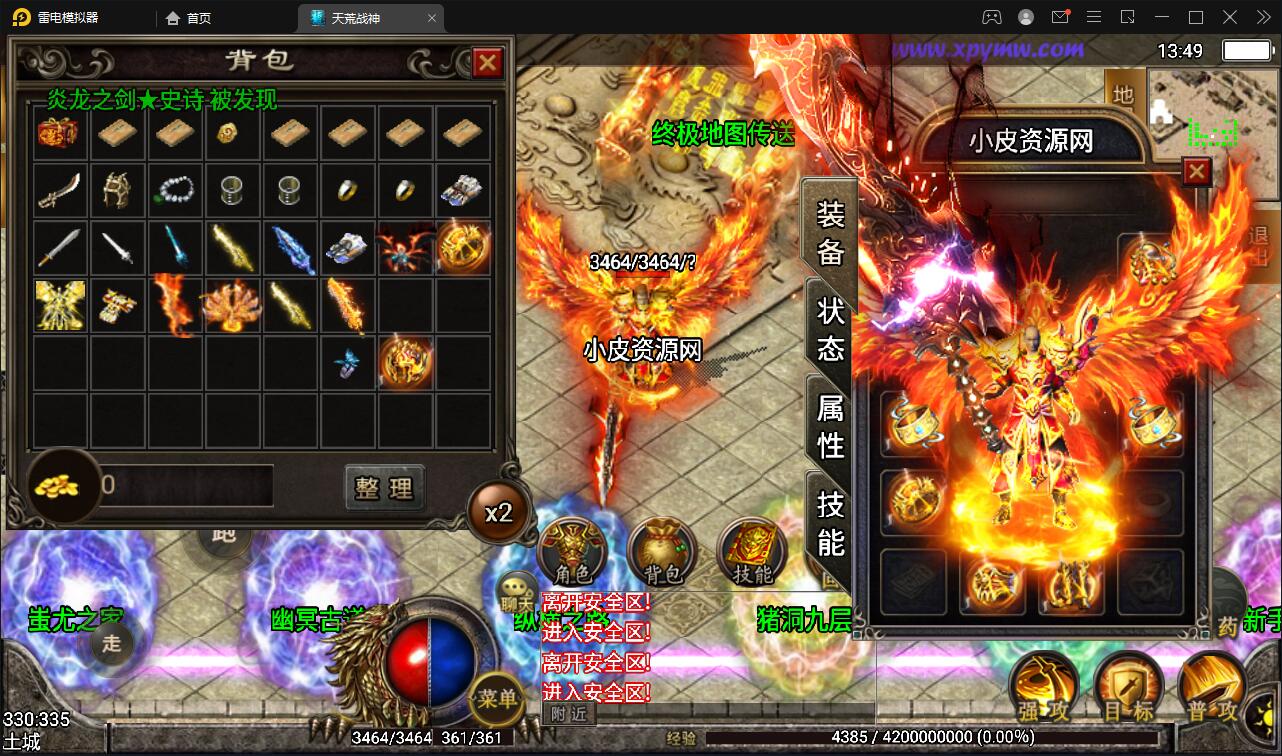Toggle the x2 speed badge
This screenshot has width=1282, height=756.
500,512
